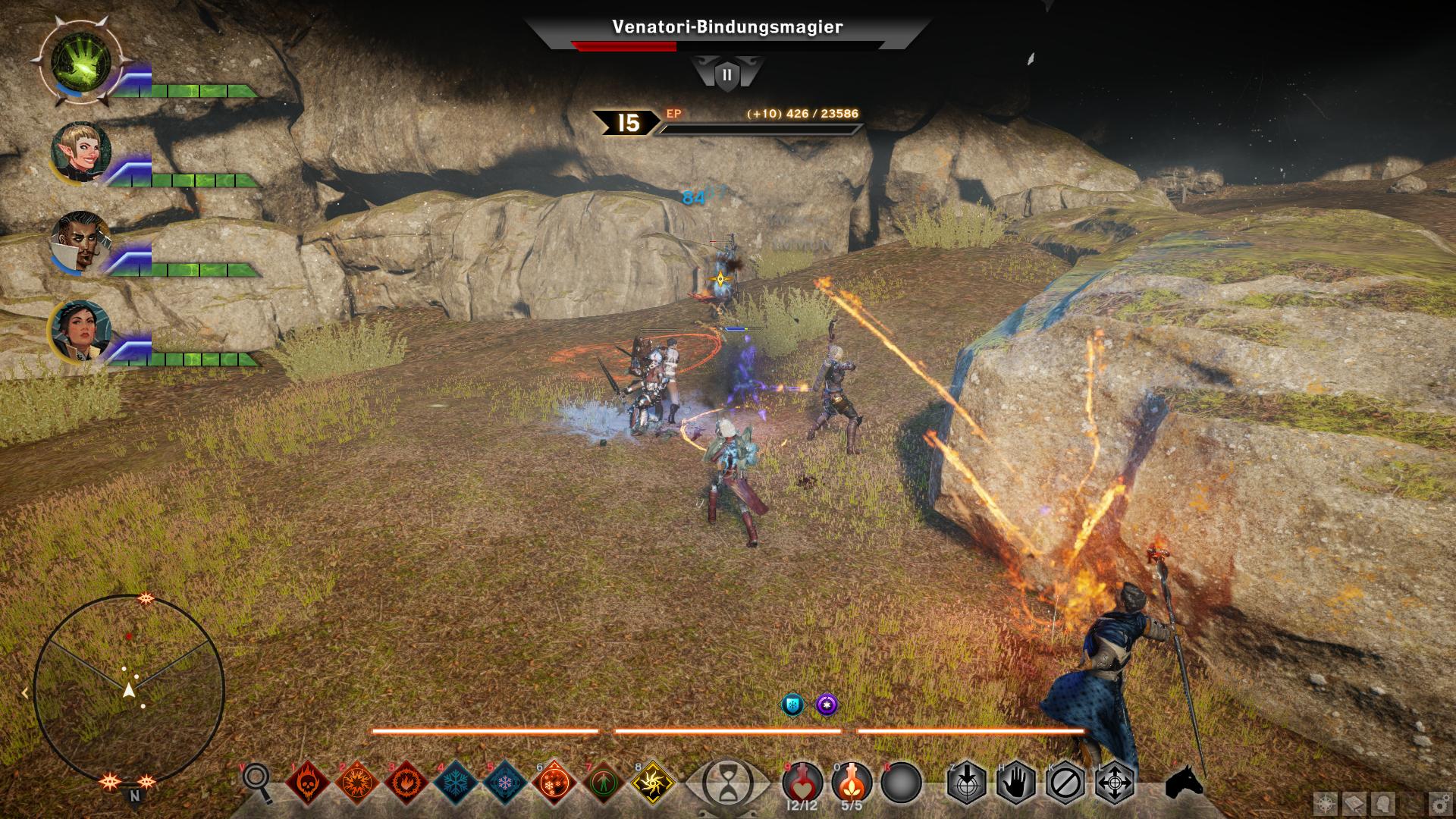Image resolution: width=1456 pixels, height=819 pixels.
Task: Cast the ring of fire spell
Action: [406, 782]
